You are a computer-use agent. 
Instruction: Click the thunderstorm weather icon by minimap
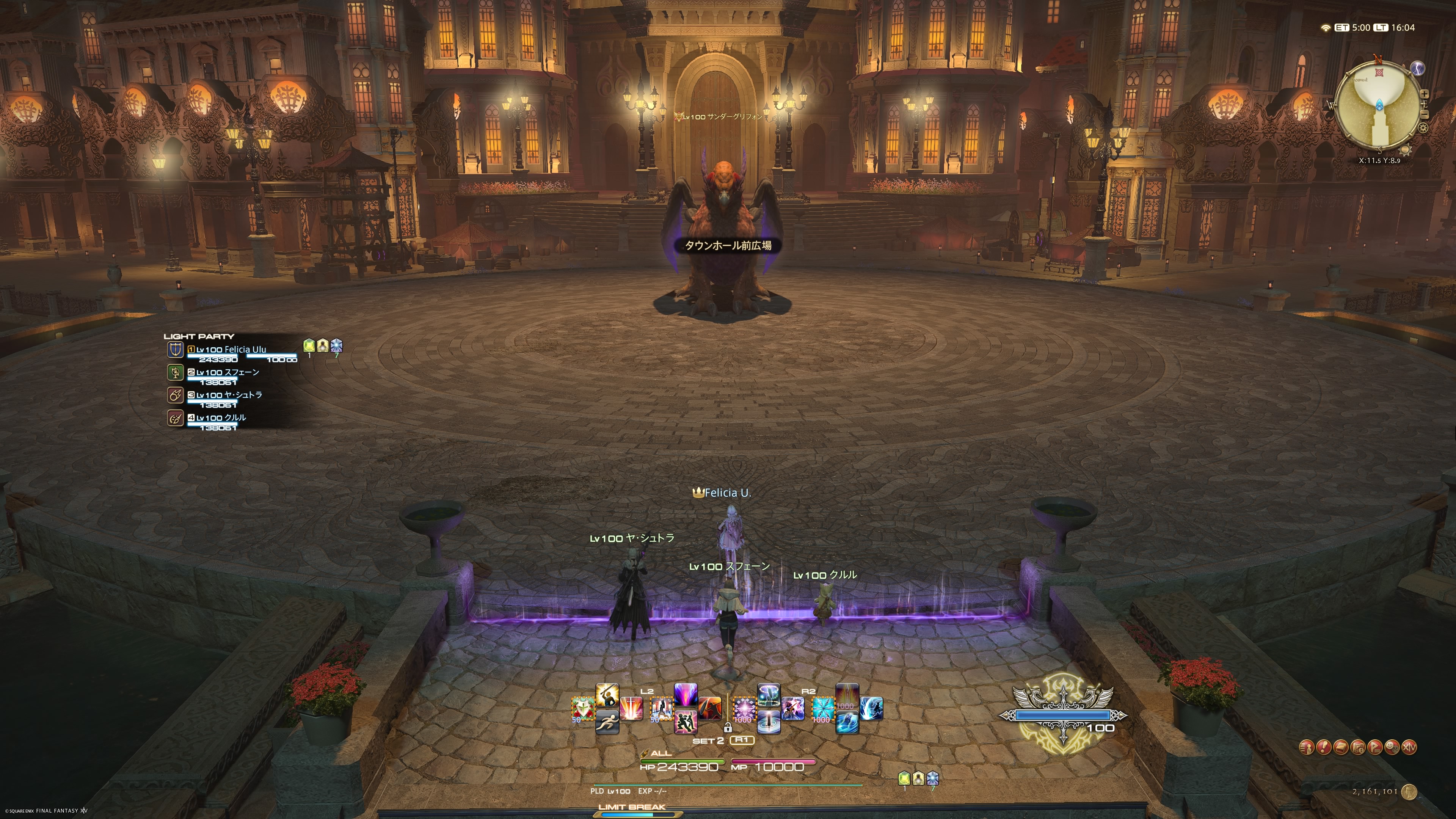click(x=1418, y=68)
